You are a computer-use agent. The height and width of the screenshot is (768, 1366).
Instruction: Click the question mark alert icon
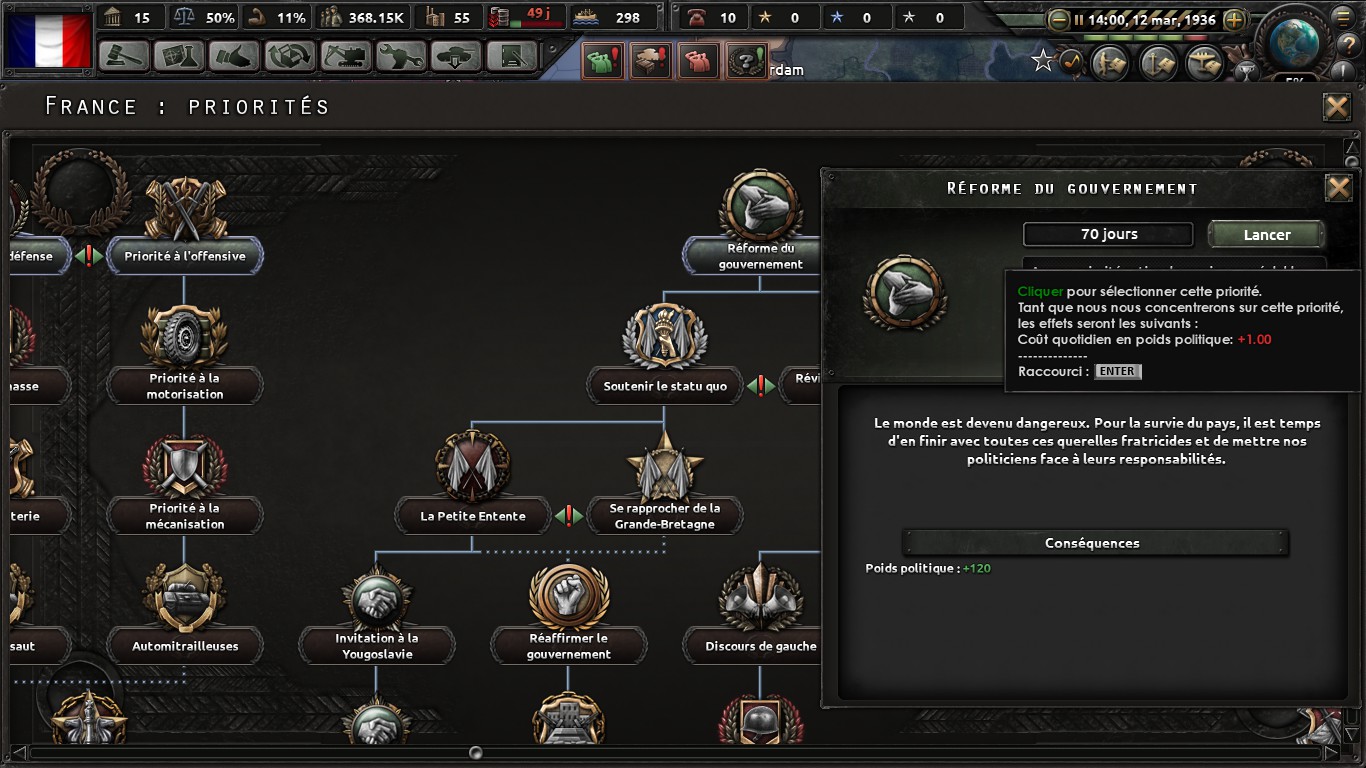tap(745, 62)
